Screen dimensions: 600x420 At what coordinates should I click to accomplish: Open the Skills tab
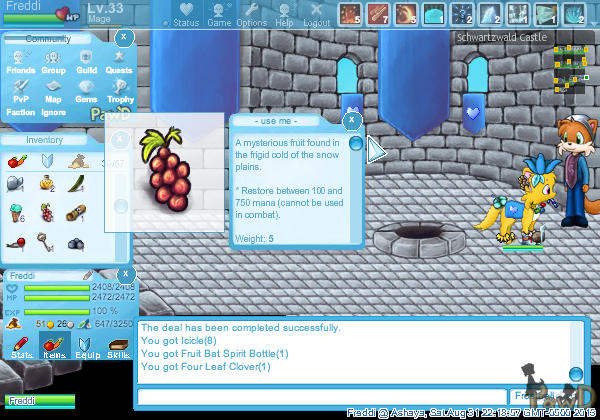[118, 346]
